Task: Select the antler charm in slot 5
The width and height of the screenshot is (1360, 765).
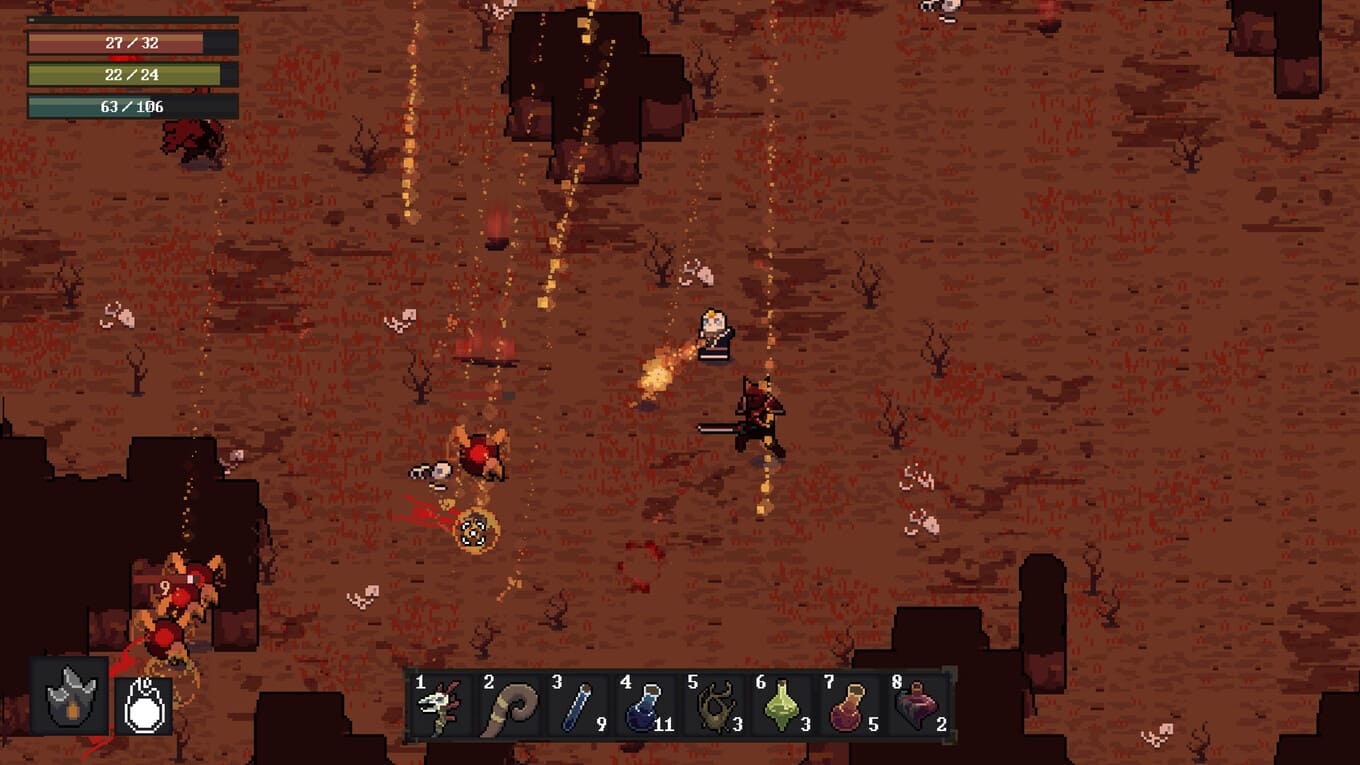Action: (713, 708)
